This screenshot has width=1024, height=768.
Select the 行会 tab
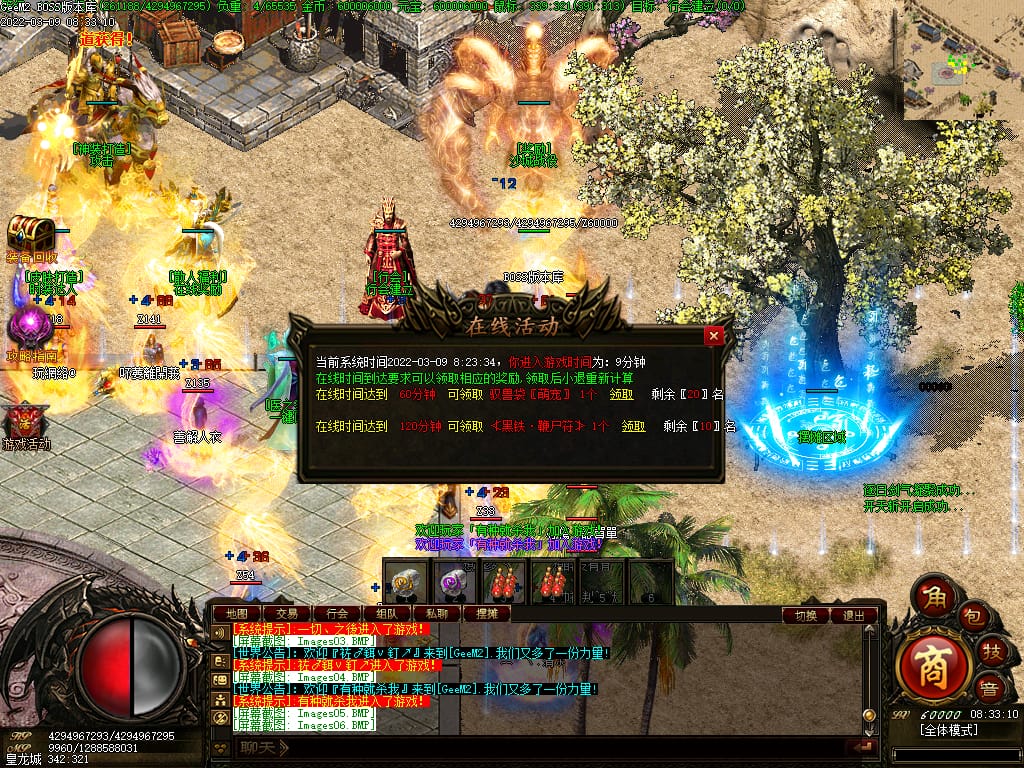pos(337,613)
